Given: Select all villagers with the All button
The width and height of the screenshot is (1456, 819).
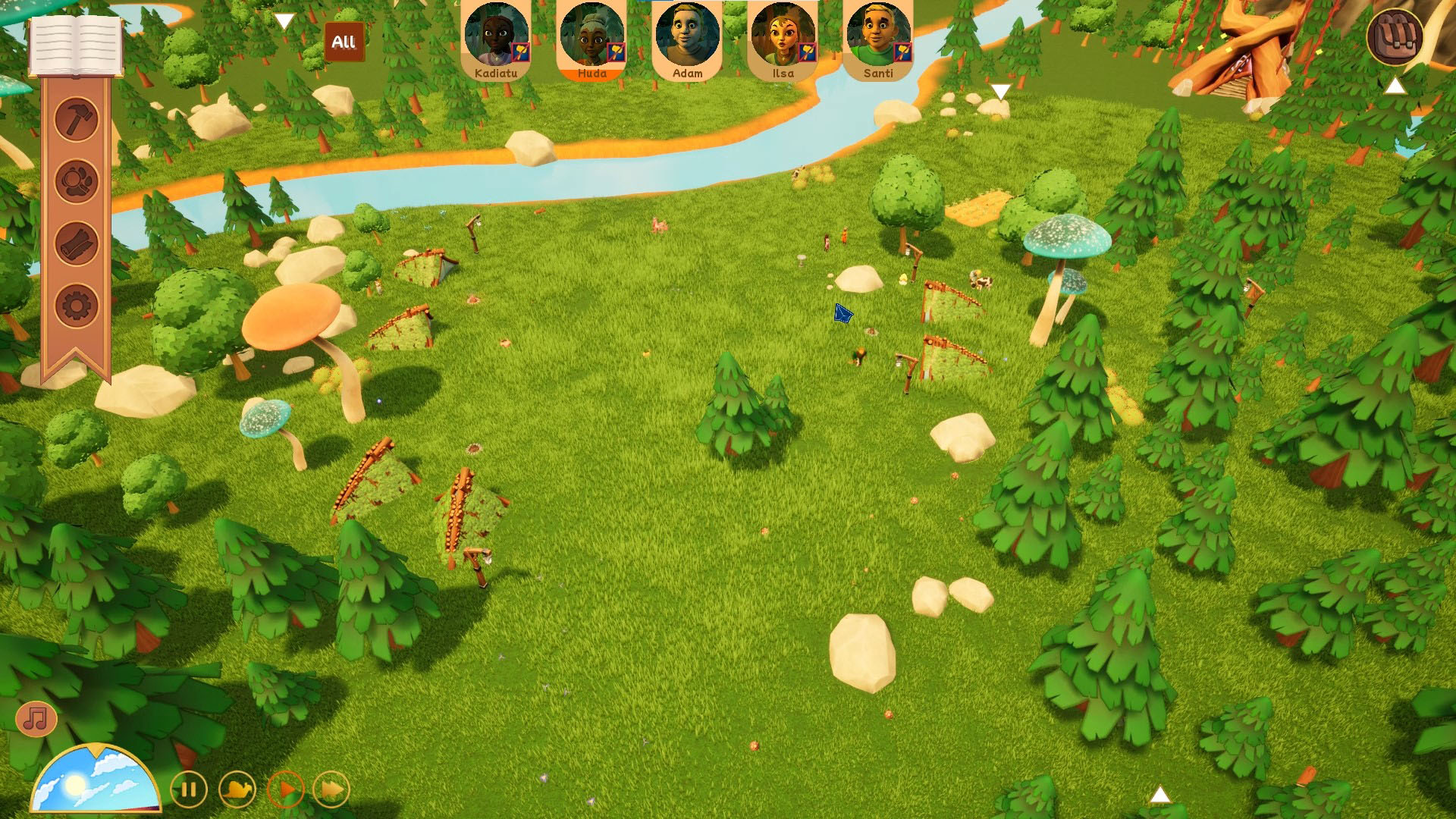Looking at the screenshot, I should [344, 42].
